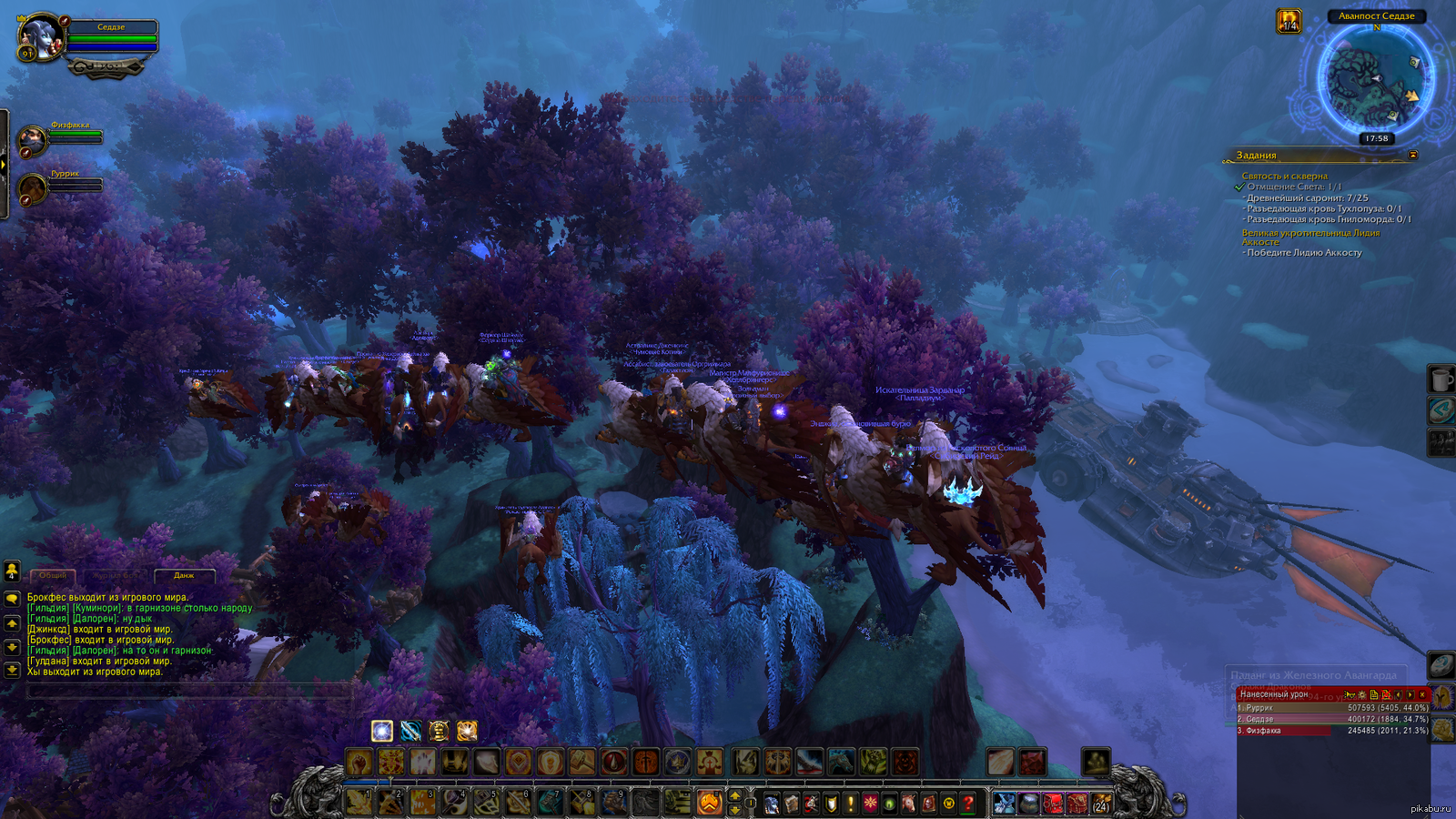
Task: Select the Седдзе player portrait
Action: [41, 37]
